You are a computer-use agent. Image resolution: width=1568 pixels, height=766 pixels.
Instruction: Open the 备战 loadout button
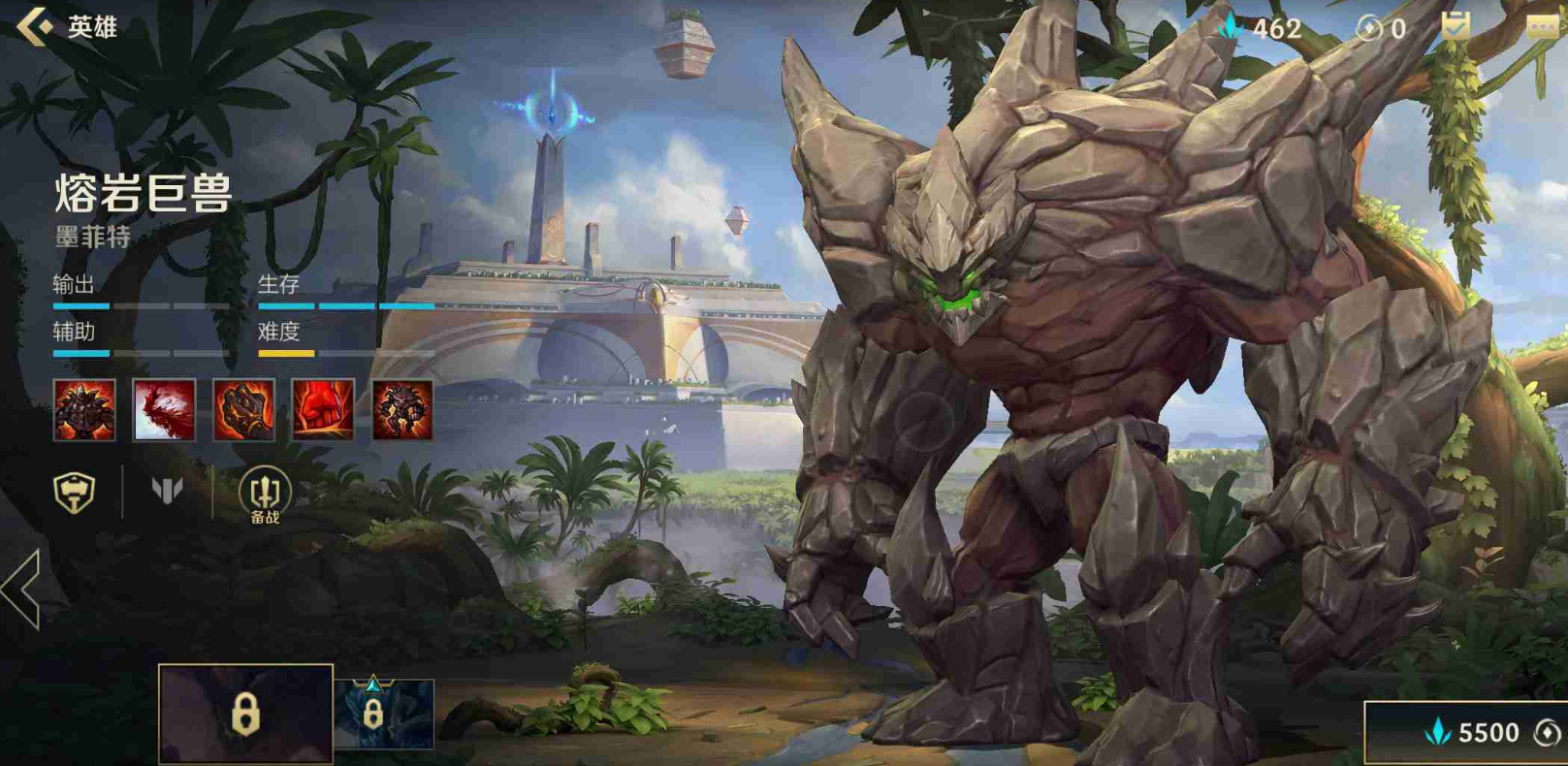pyautogui.click(x=265, y=494)
